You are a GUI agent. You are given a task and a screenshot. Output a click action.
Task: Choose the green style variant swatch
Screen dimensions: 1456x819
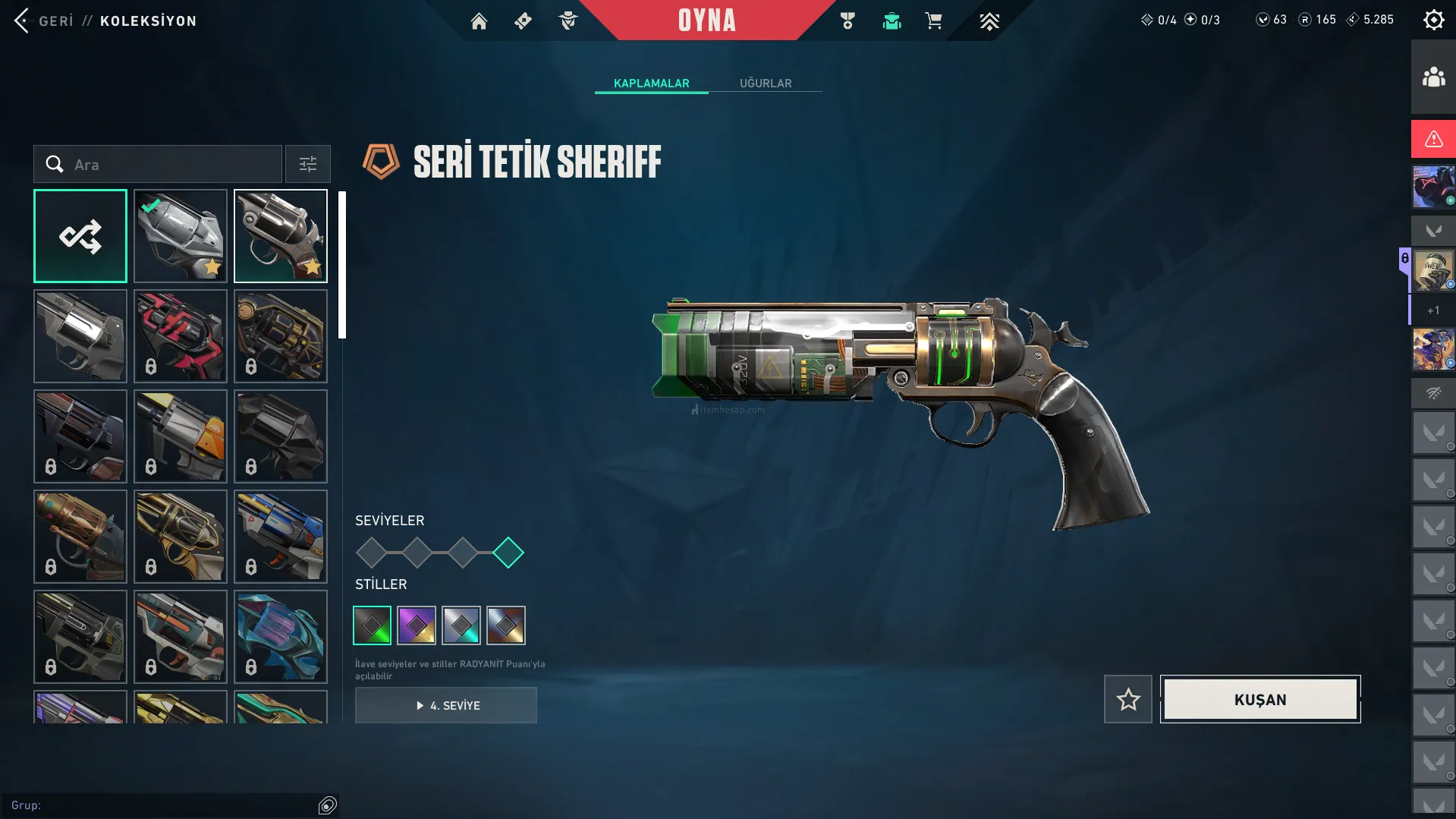[x=373, y=625]
